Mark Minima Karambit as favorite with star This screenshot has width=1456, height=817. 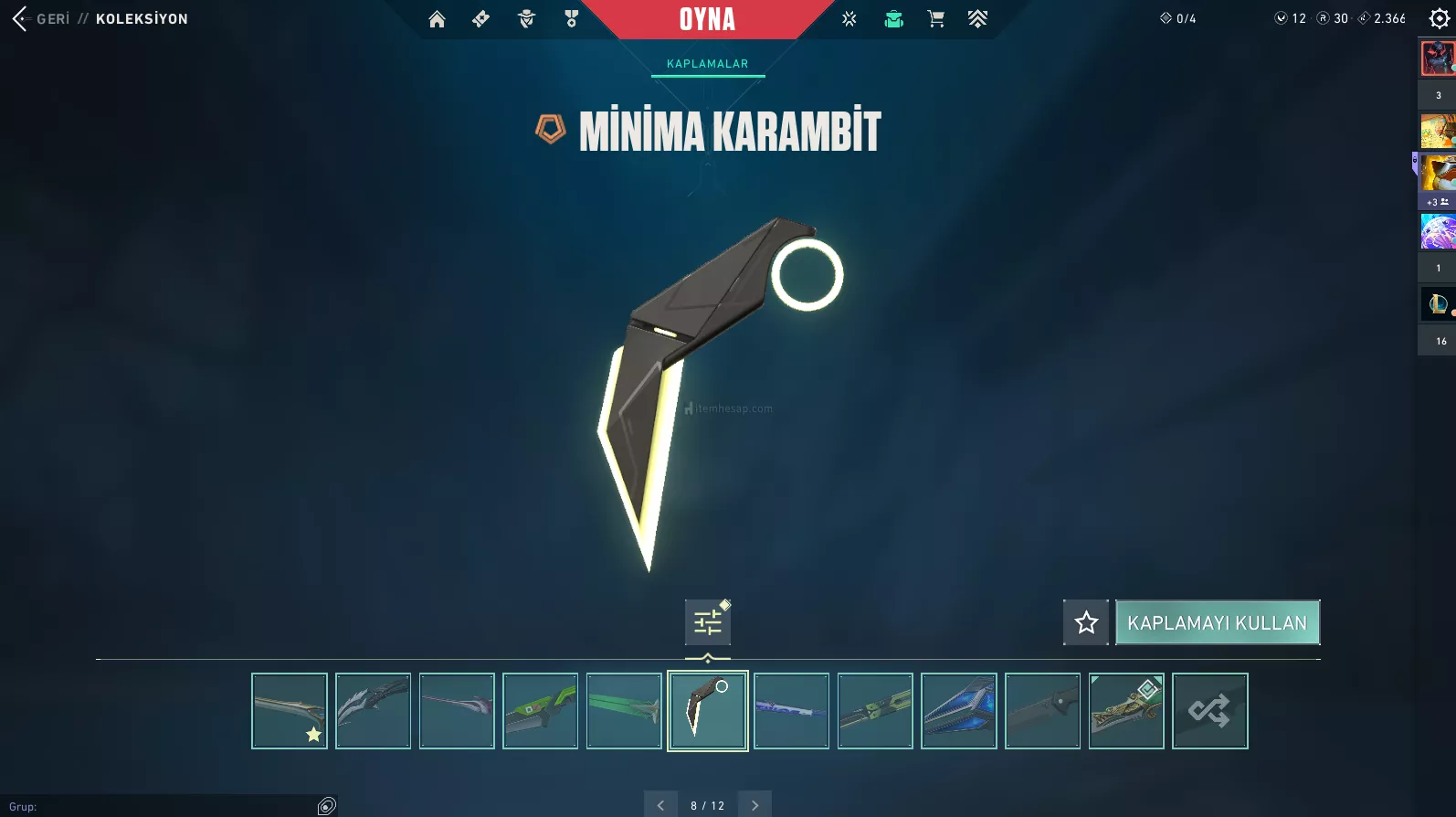1086,622
